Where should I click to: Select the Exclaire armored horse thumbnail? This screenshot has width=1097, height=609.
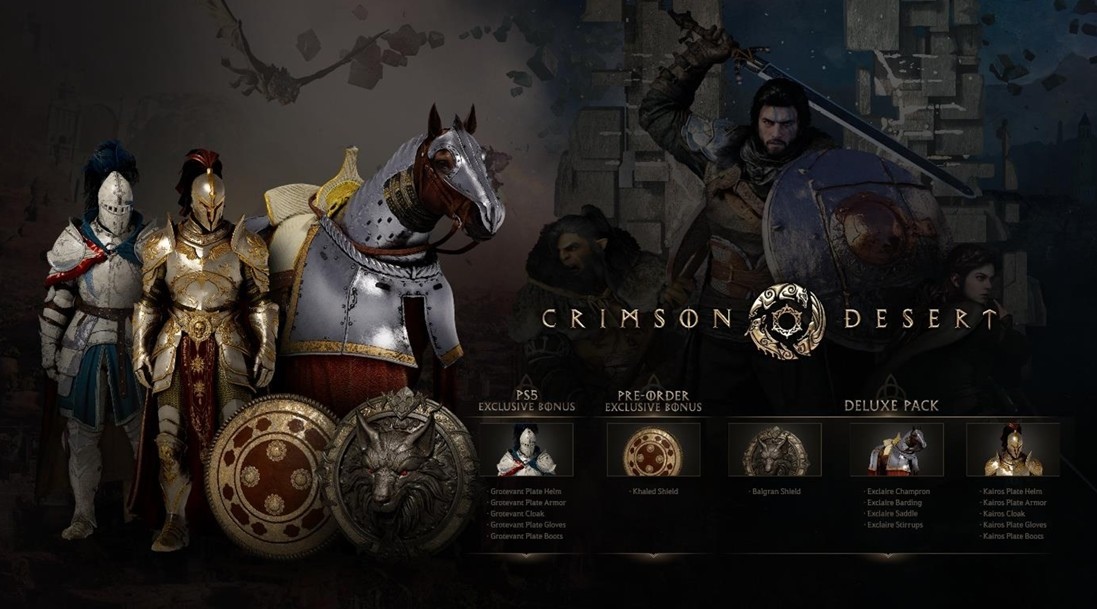pos(896,450)
